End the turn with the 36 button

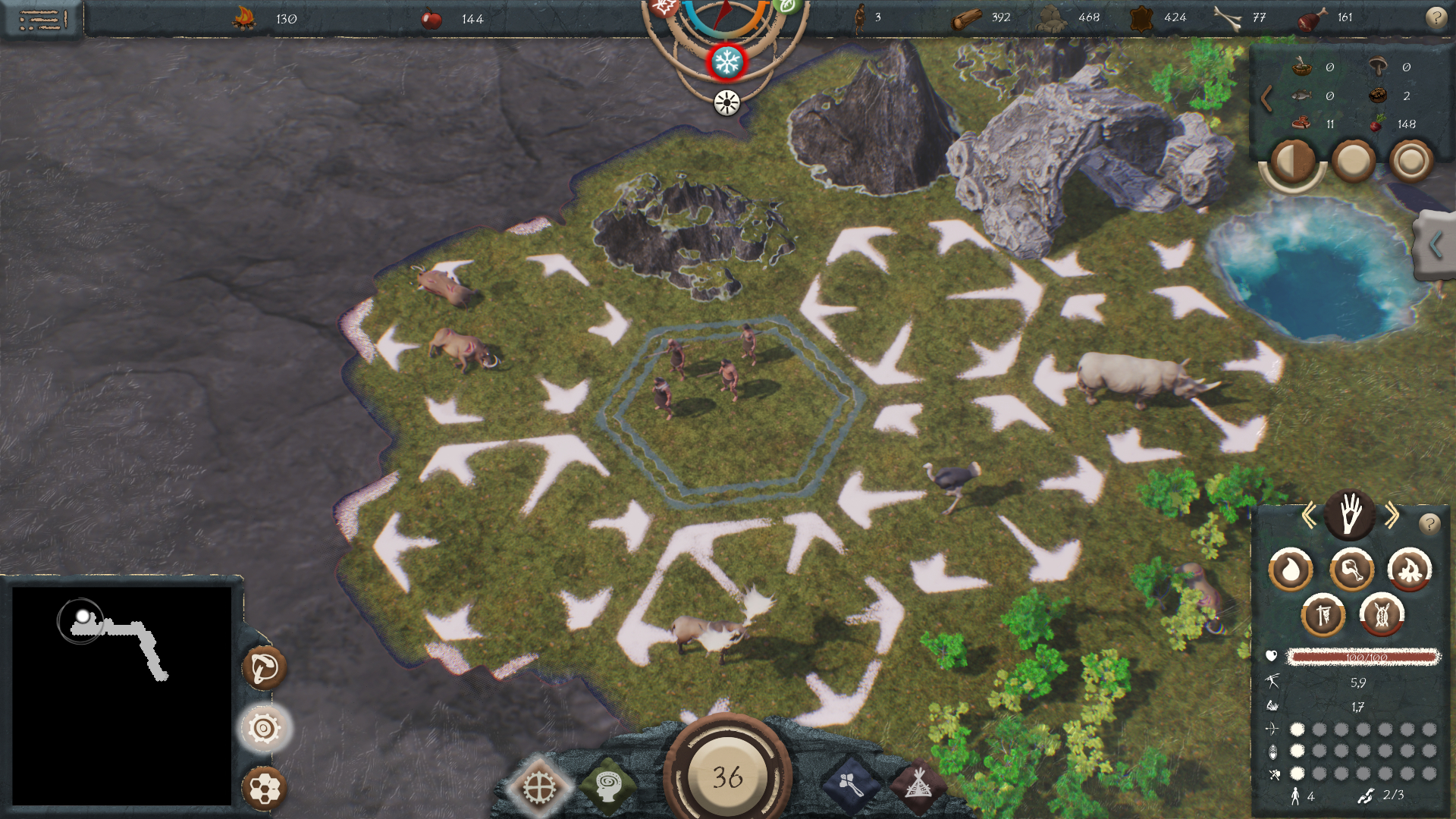[x=727, y=776]
